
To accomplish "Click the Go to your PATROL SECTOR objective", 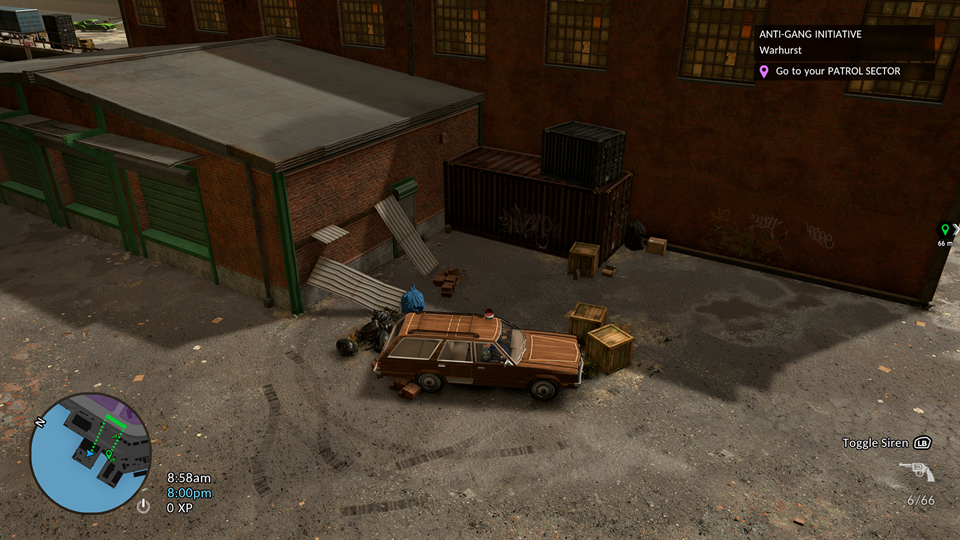I will pos(837,71).
